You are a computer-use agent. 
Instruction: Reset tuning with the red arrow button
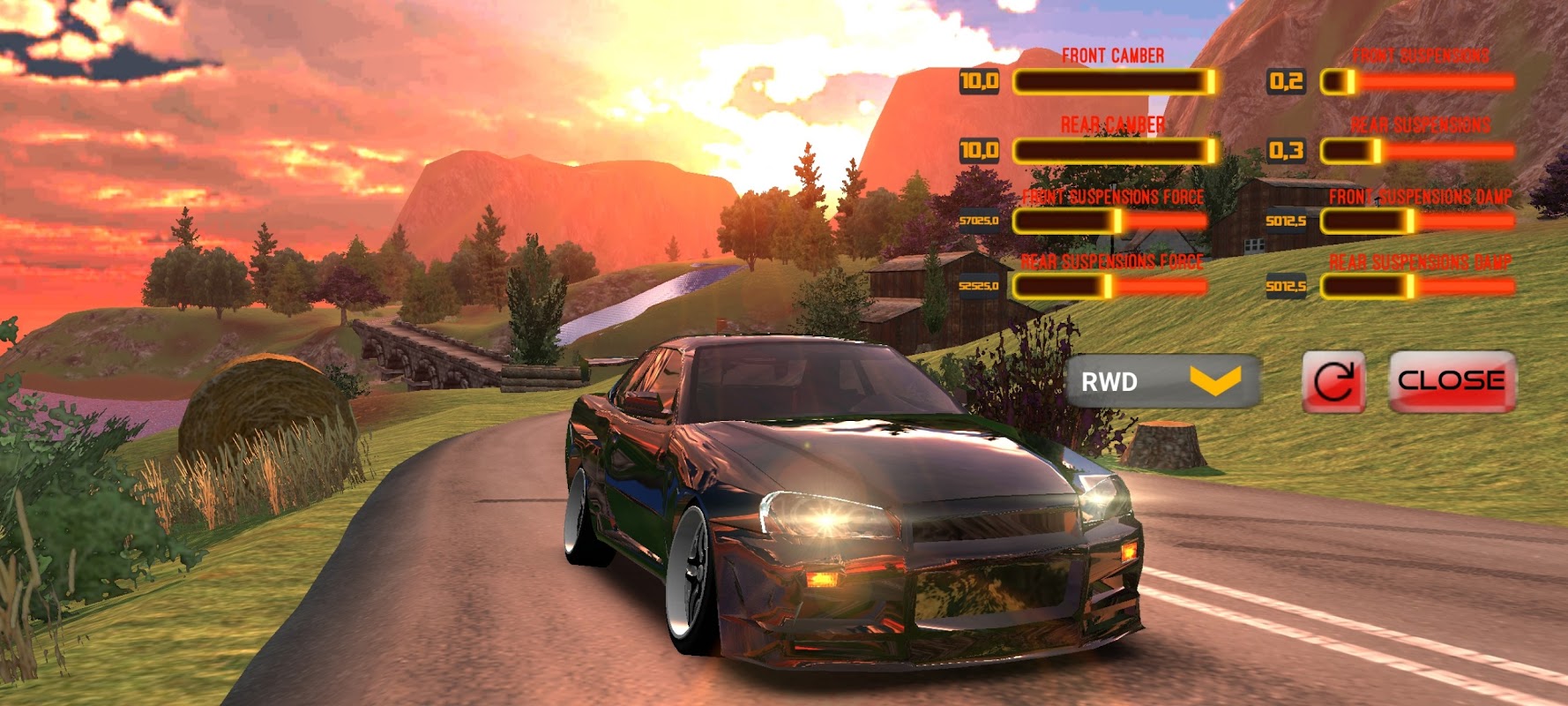pos(1333,381)
